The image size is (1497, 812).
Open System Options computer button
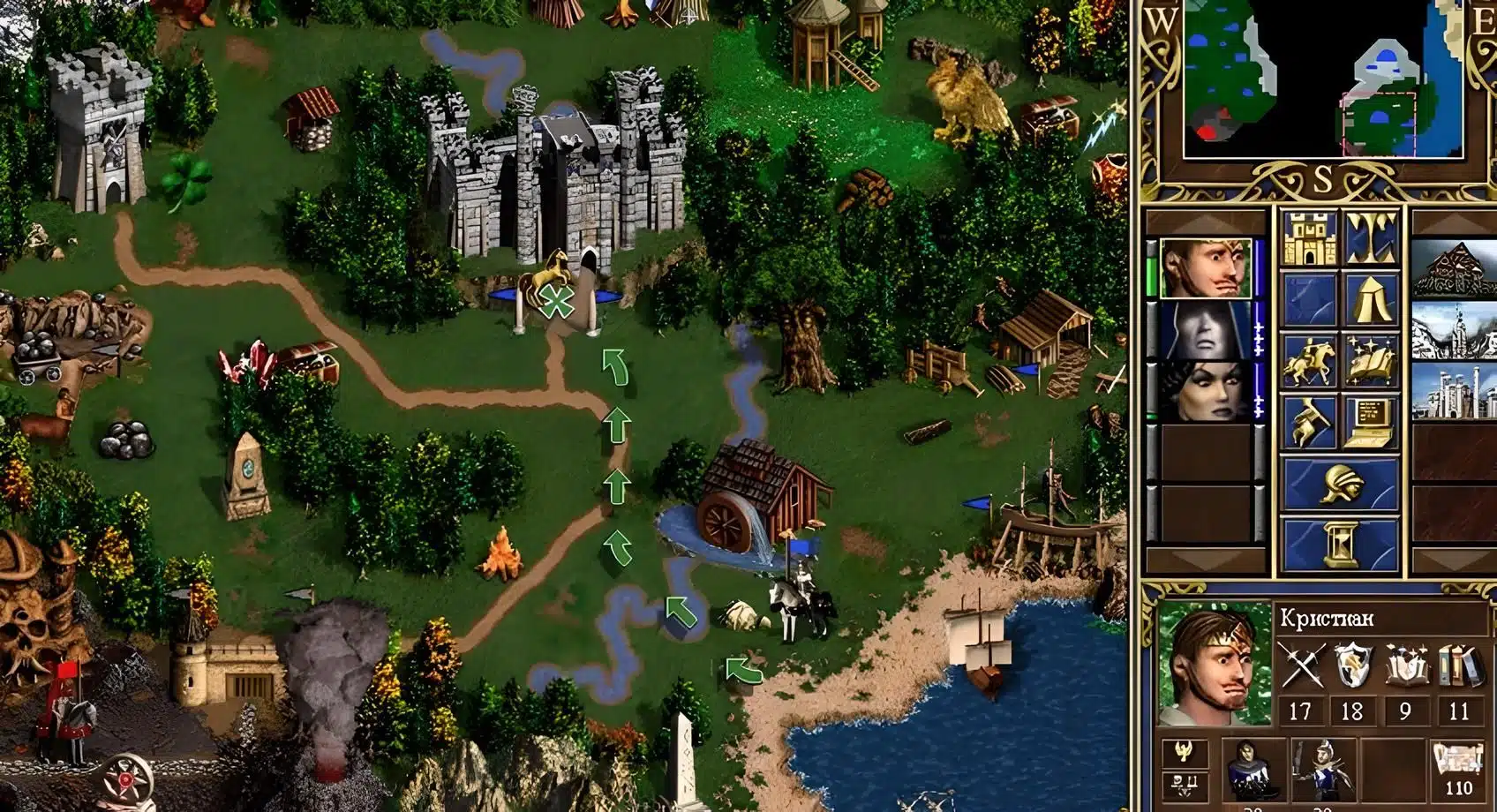click(1371, 421)
